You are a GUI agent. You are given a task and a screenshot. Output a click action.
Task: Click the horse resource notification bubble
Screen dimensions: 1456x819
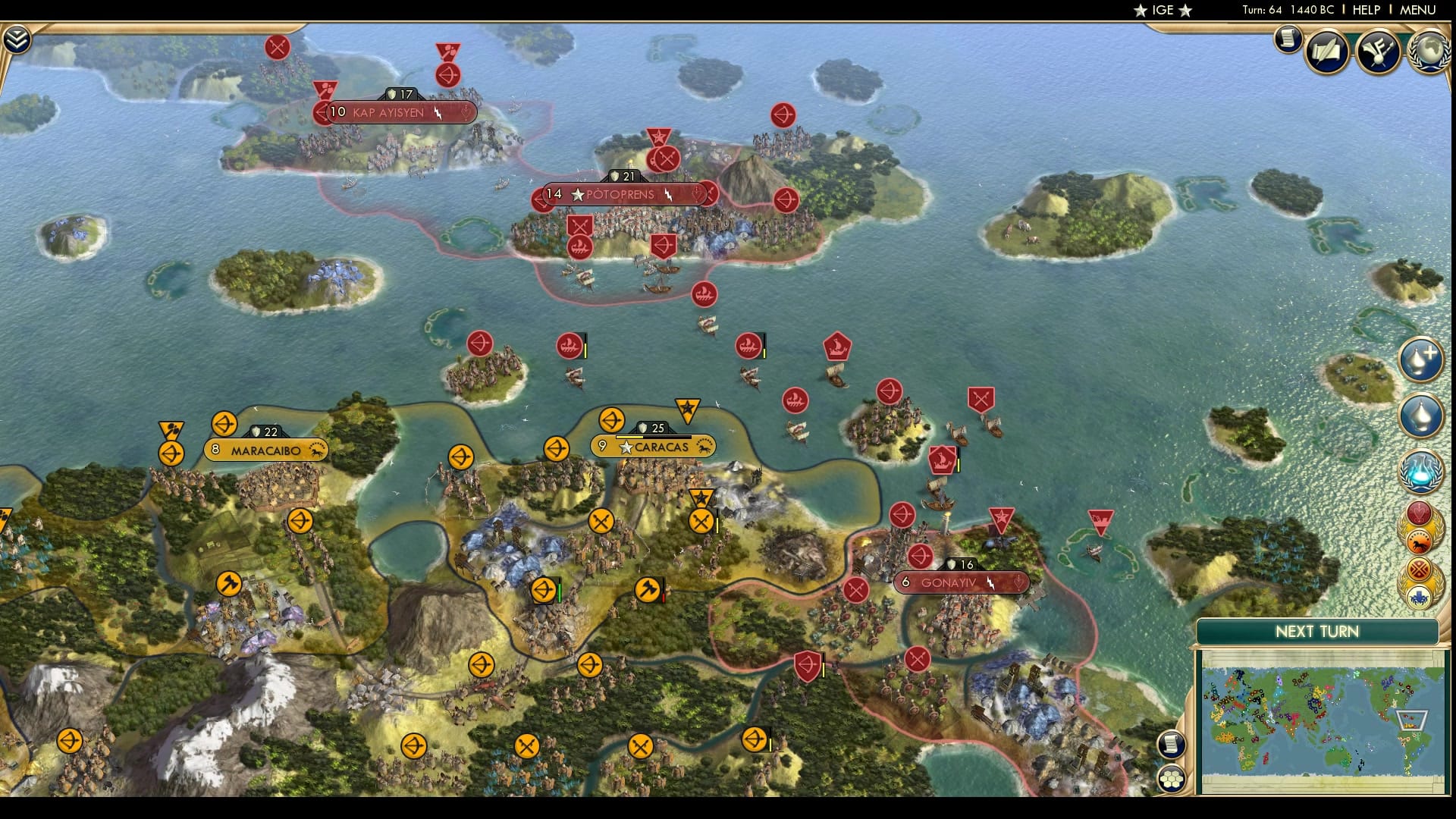point(1421,543)
